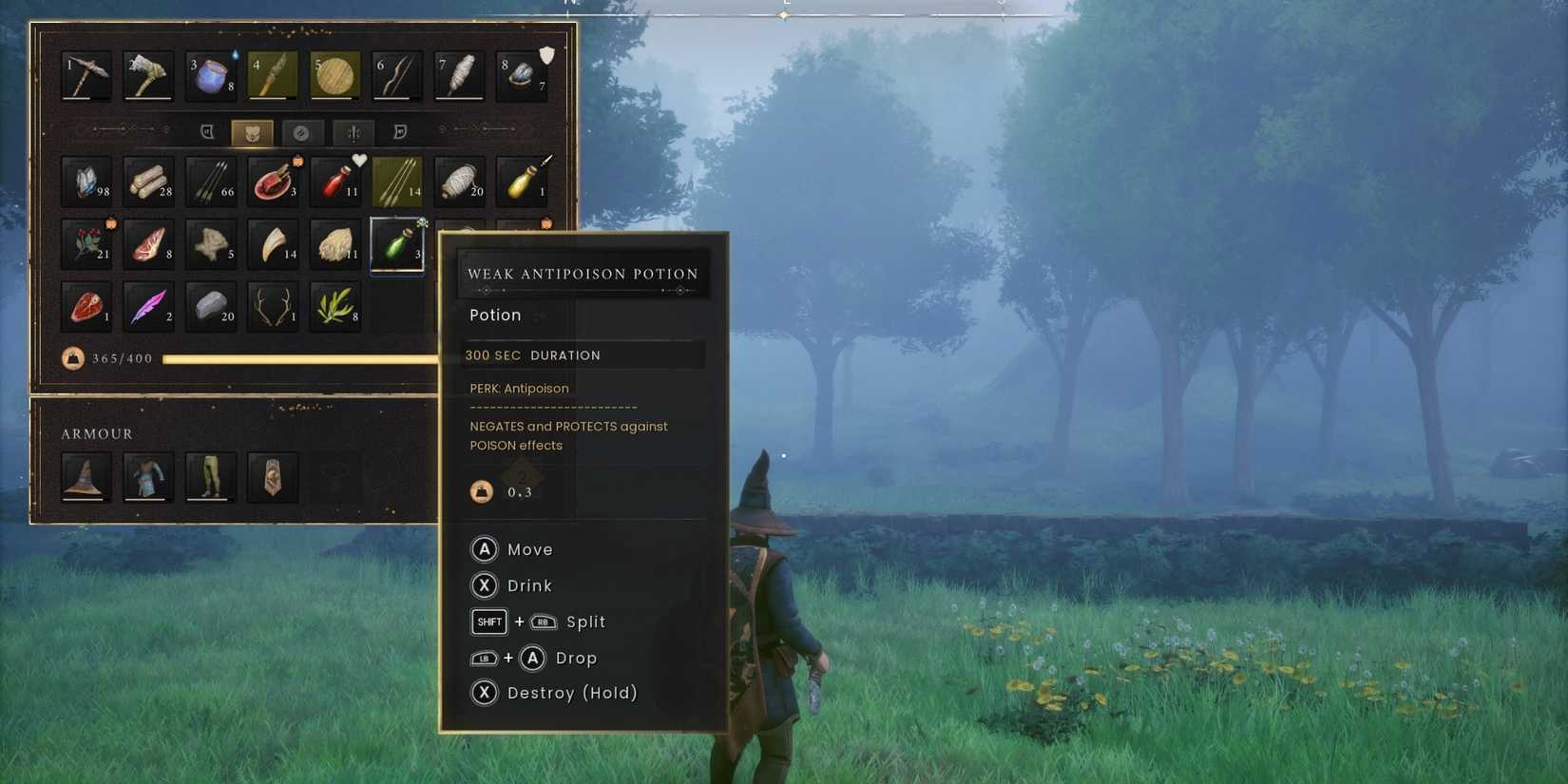Image resolution: width=1568 pixels, height=784 pixels.
Task: Hold Destroy to delete the potion
Action: (554, 693)
